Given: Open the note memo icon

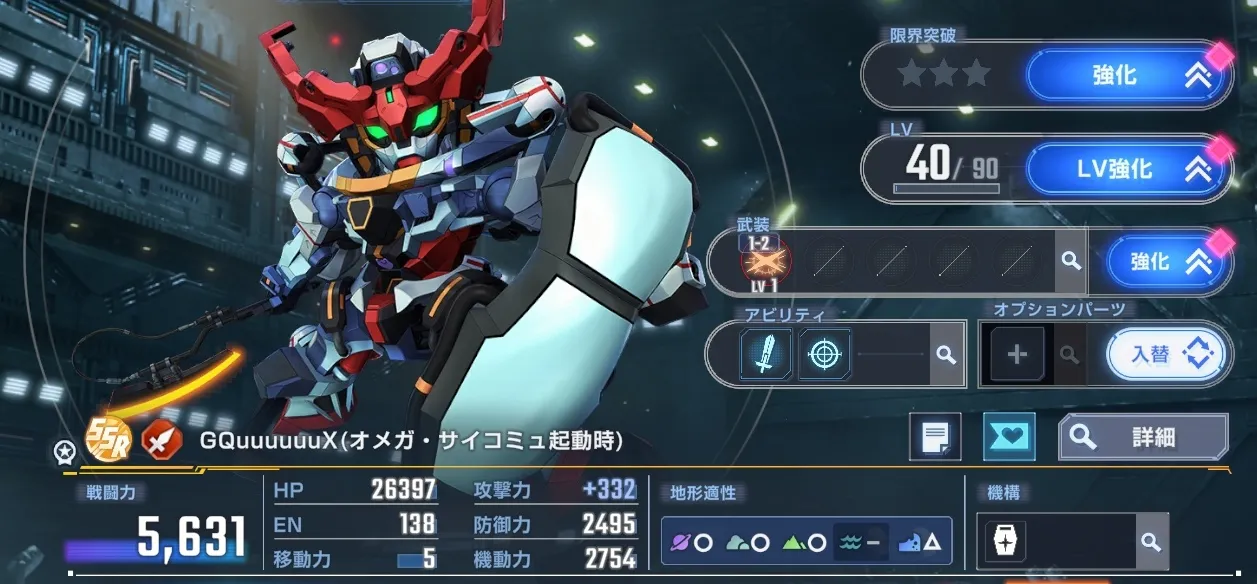Looking at the screenshot, I should pyautogui.click(x=935, y=437).
